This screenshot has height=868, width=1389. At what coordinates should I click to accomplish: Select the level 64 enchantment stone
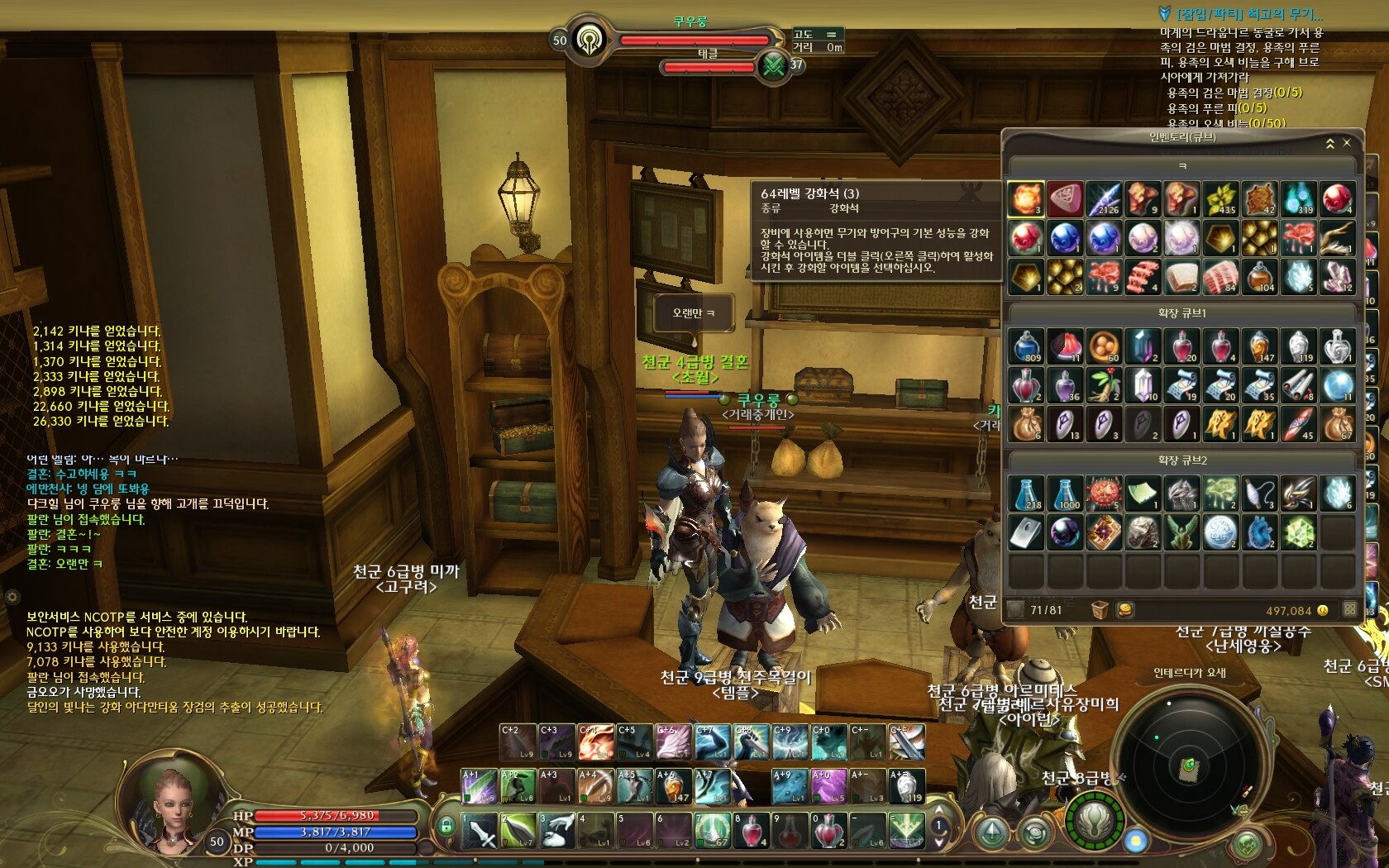(1026, 199)
